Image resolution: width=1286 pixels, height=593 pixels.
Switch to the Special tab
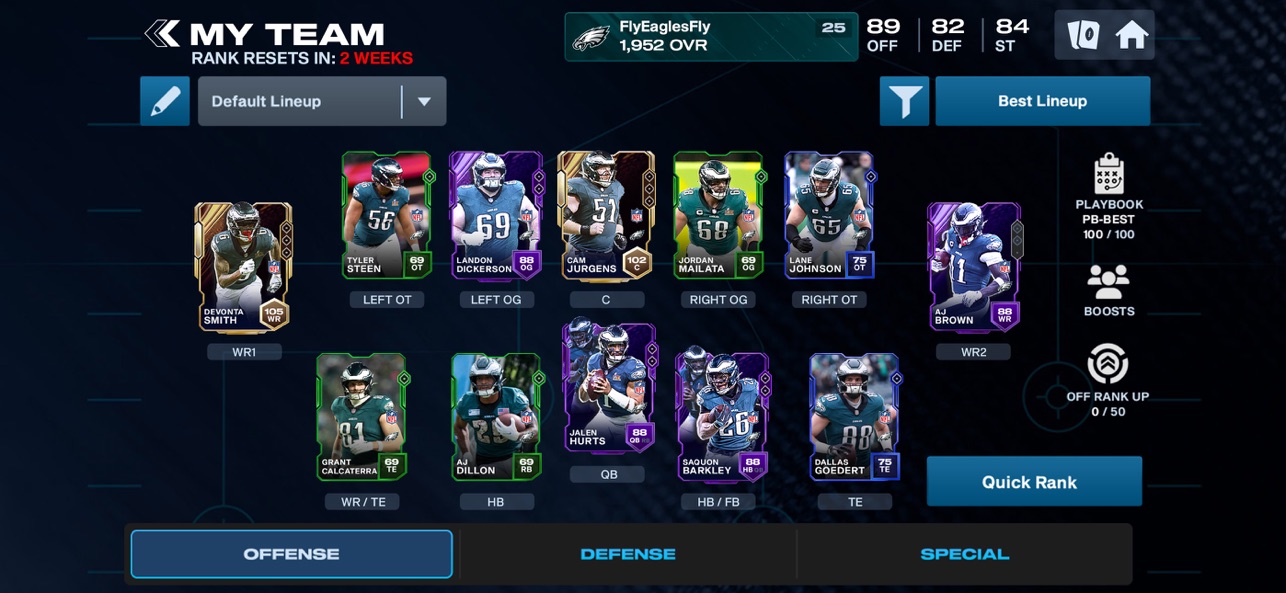(x=964, y=554)
